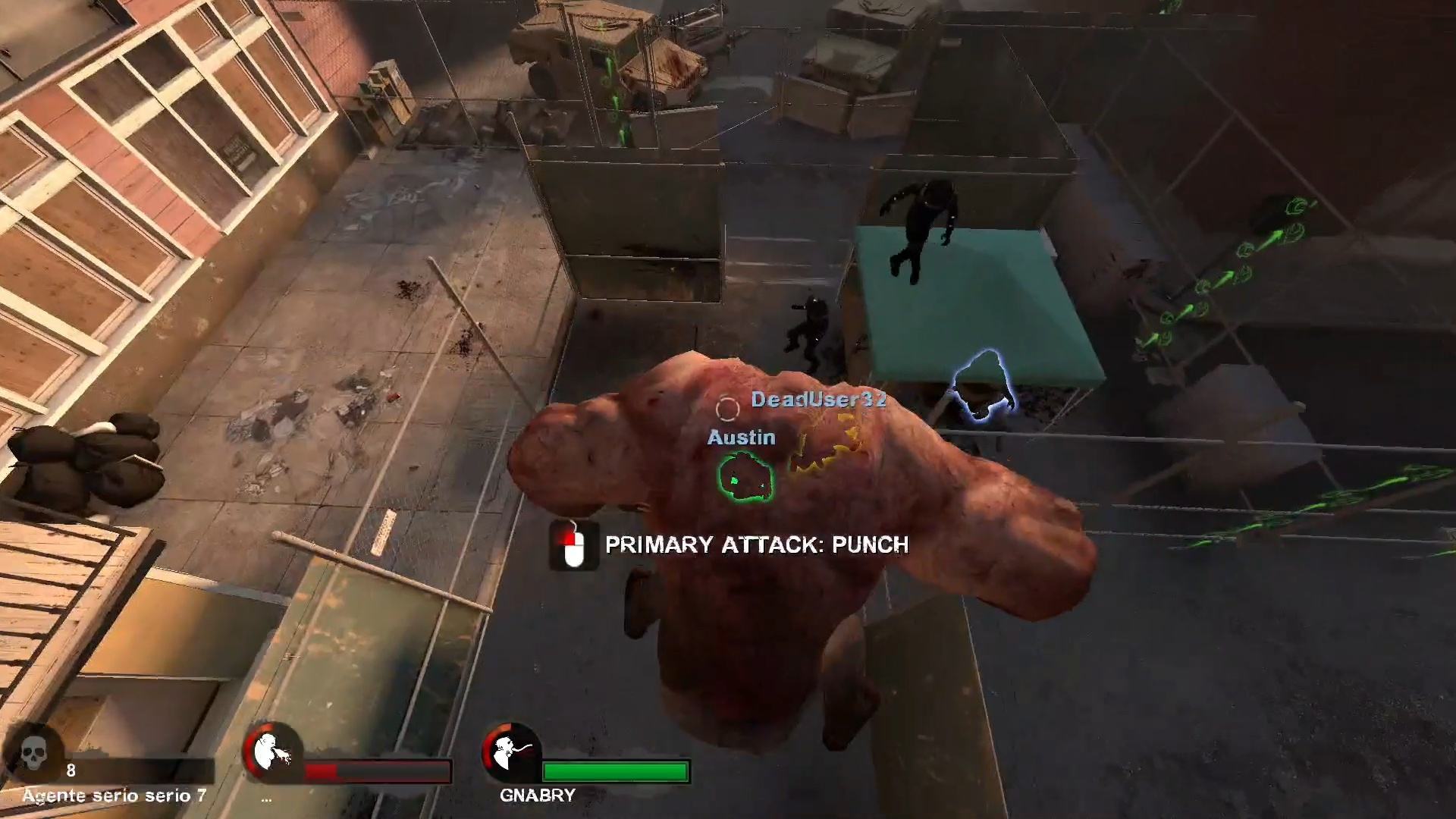Click the Austin player name tag
This screenshot has height=819, width=1456.
coord(741,438)
